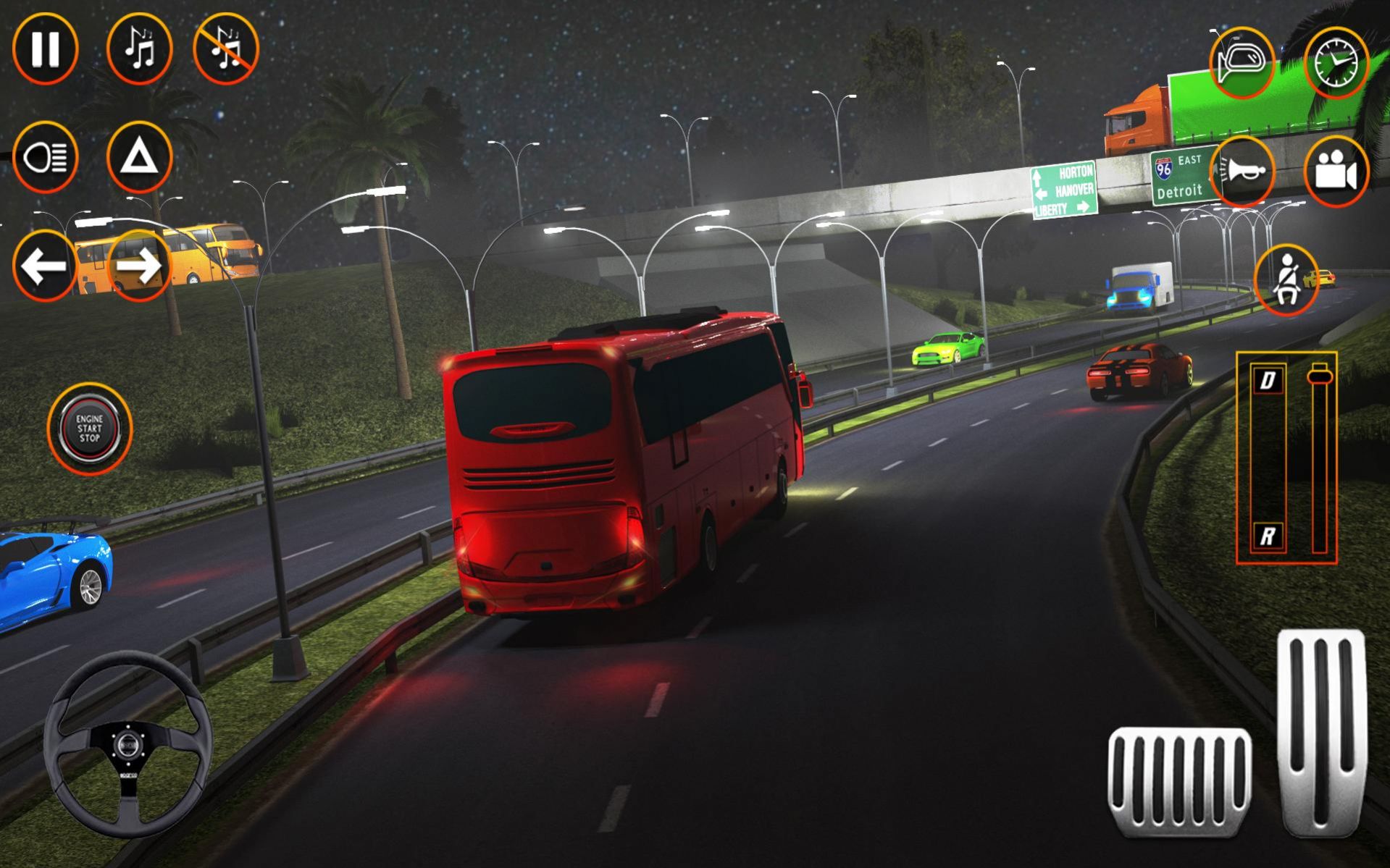Shift gear to D for drive
The width and height of the screenshot is (1390, 868).
tap(1268, 380)
